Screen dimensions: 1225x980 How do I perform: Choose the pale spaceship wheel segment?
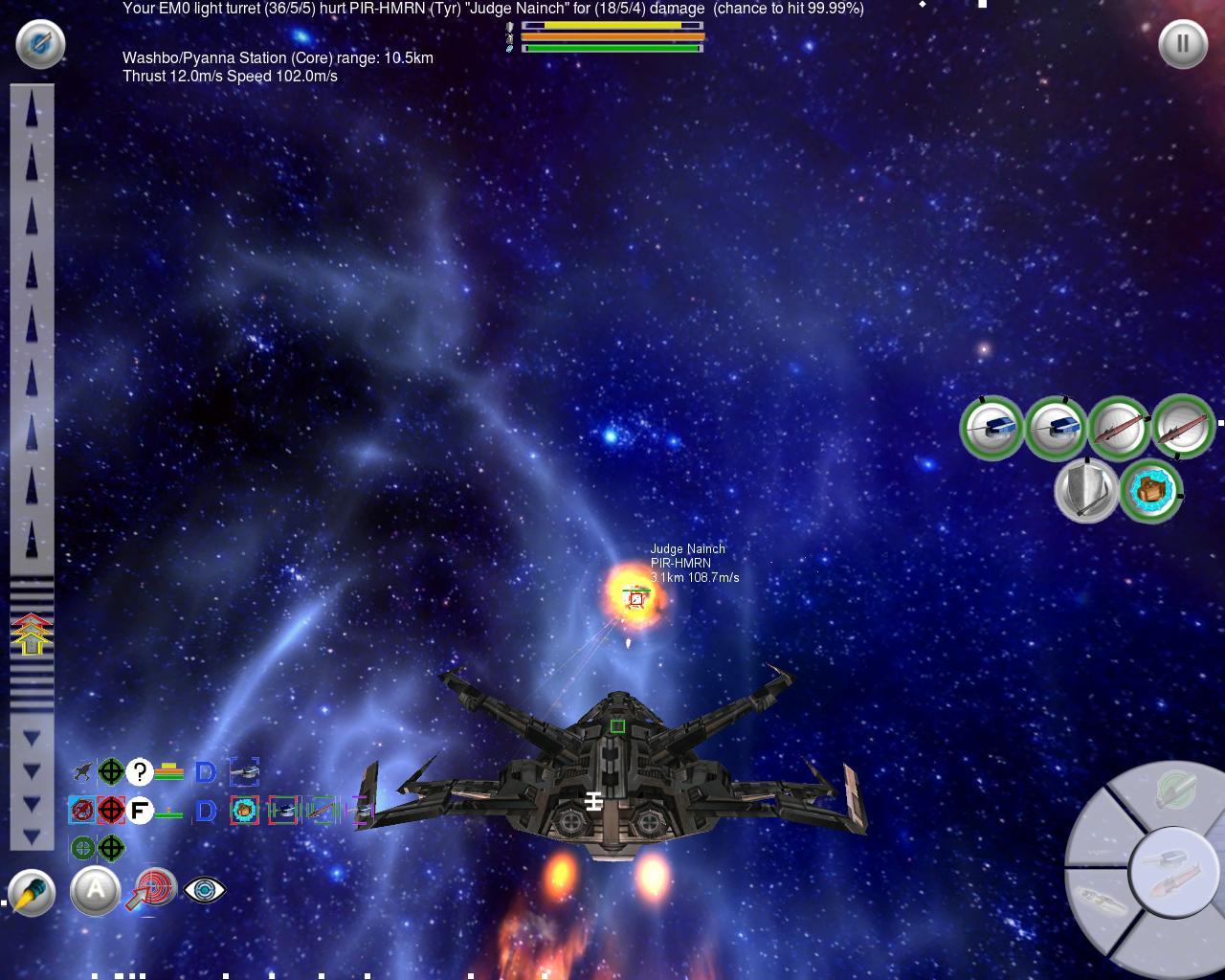(1101, 900)
